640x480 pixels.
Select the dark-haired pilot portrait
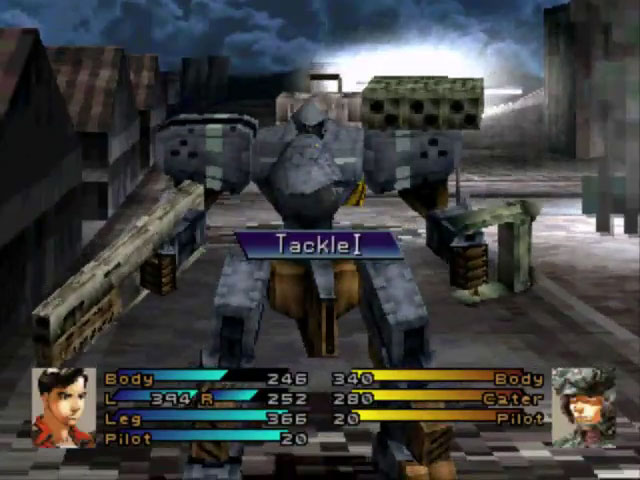pyautogui.click(x=64, y=407)
